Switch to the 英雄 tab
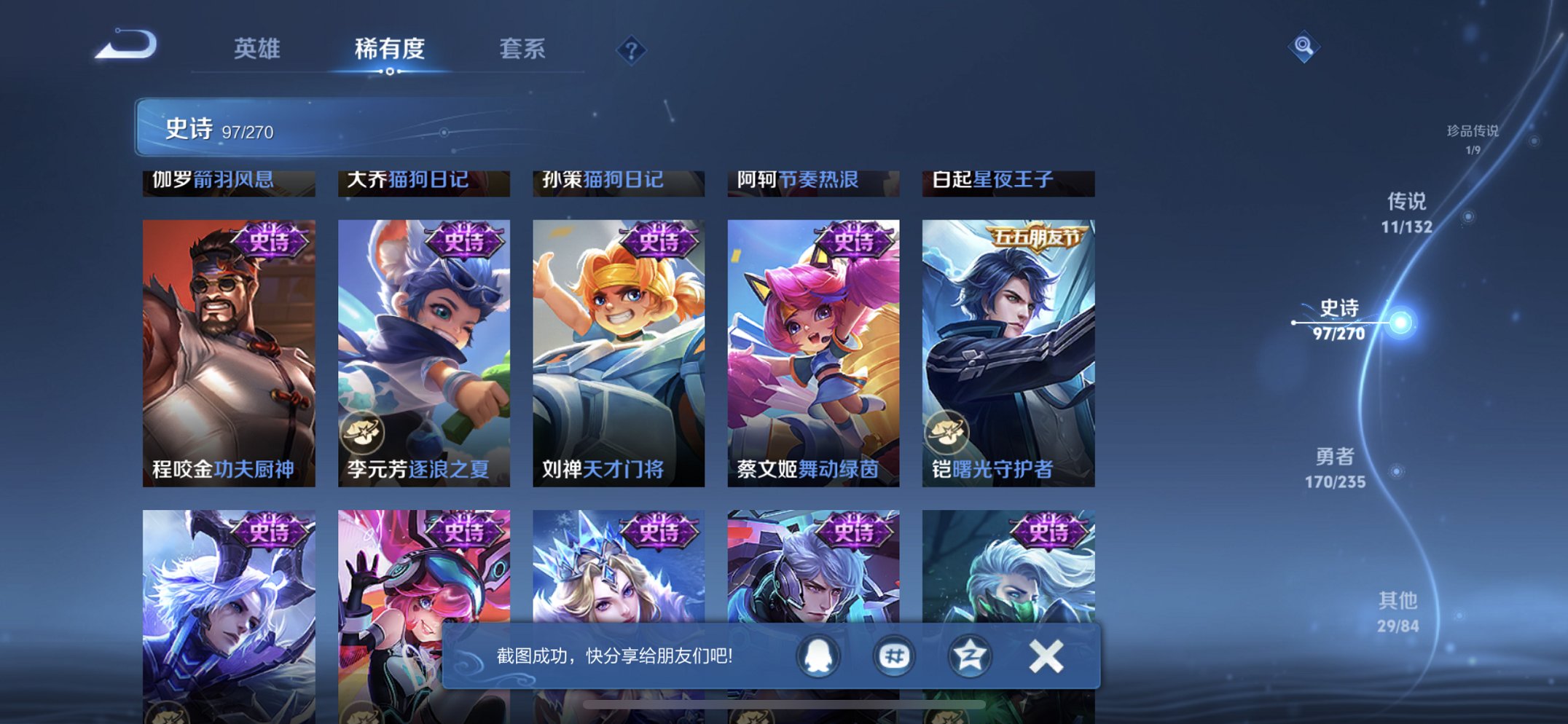This screenshot has height=724, width=1568. click(x=256, y=49)
